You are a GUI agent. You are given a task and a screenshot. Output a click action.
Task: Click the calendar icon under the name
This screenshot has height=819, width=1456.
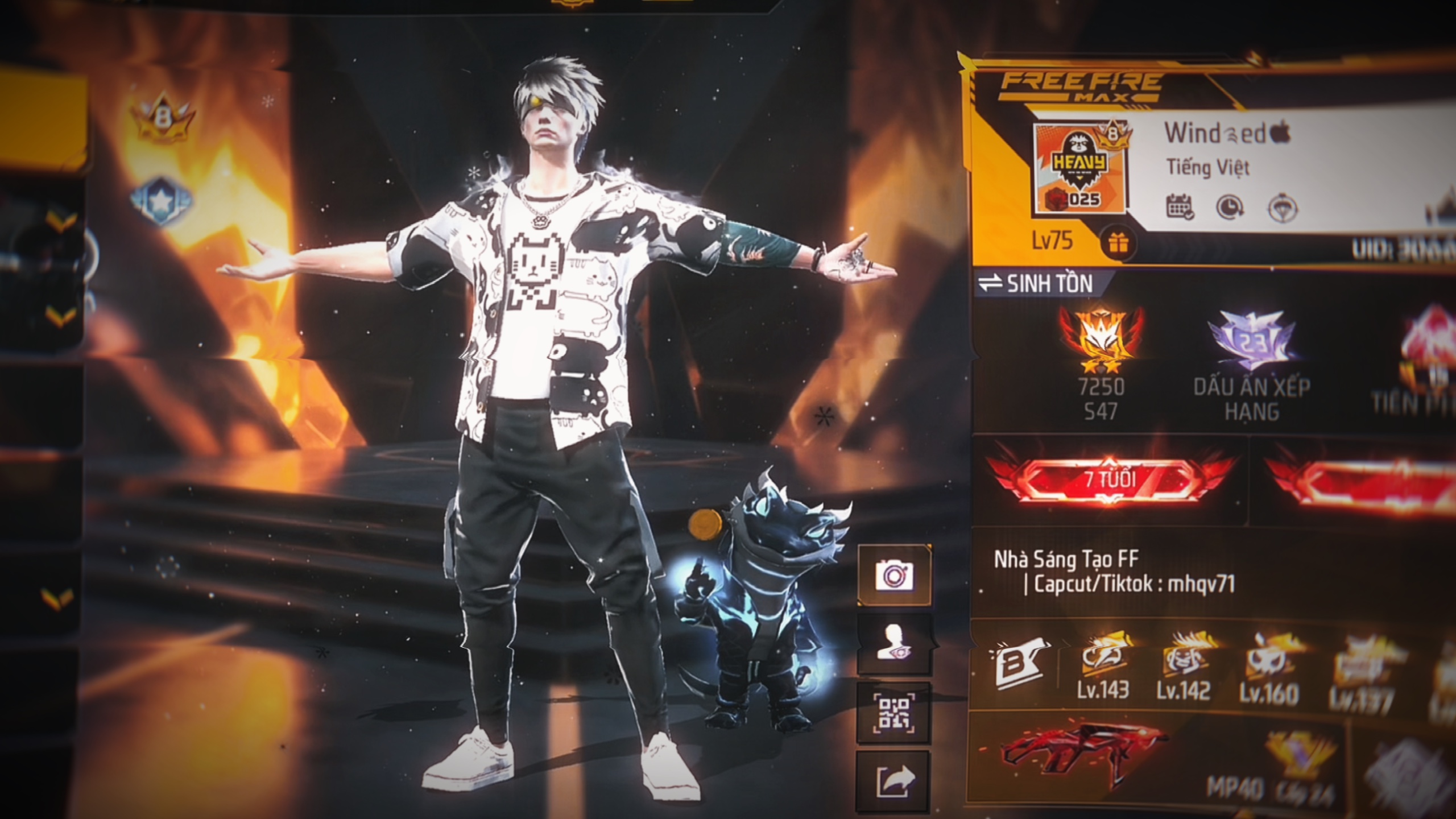click(1180, 207)
